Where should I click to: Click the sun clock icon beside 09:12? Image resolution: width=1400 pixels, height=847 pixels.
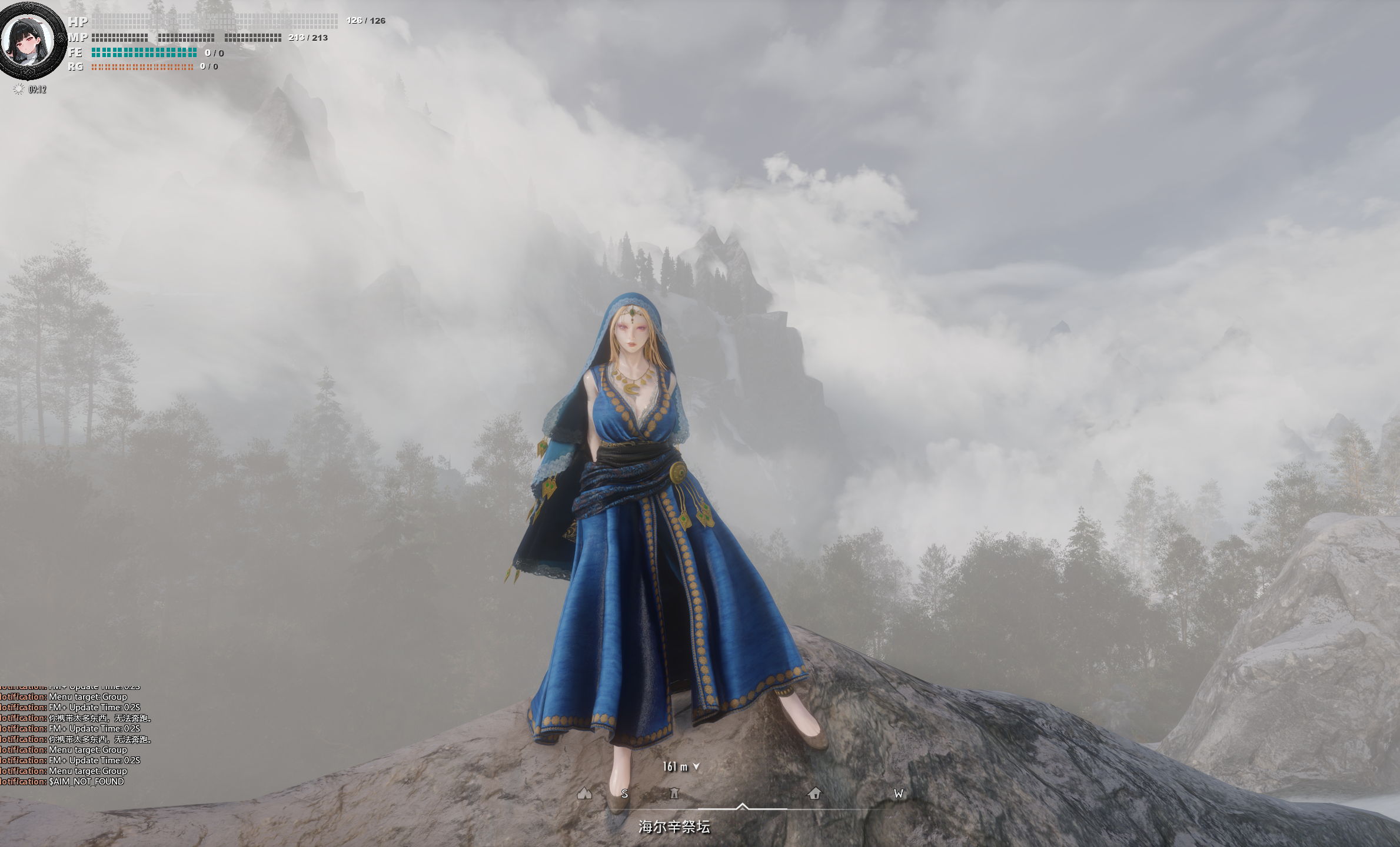pos(19,89)
